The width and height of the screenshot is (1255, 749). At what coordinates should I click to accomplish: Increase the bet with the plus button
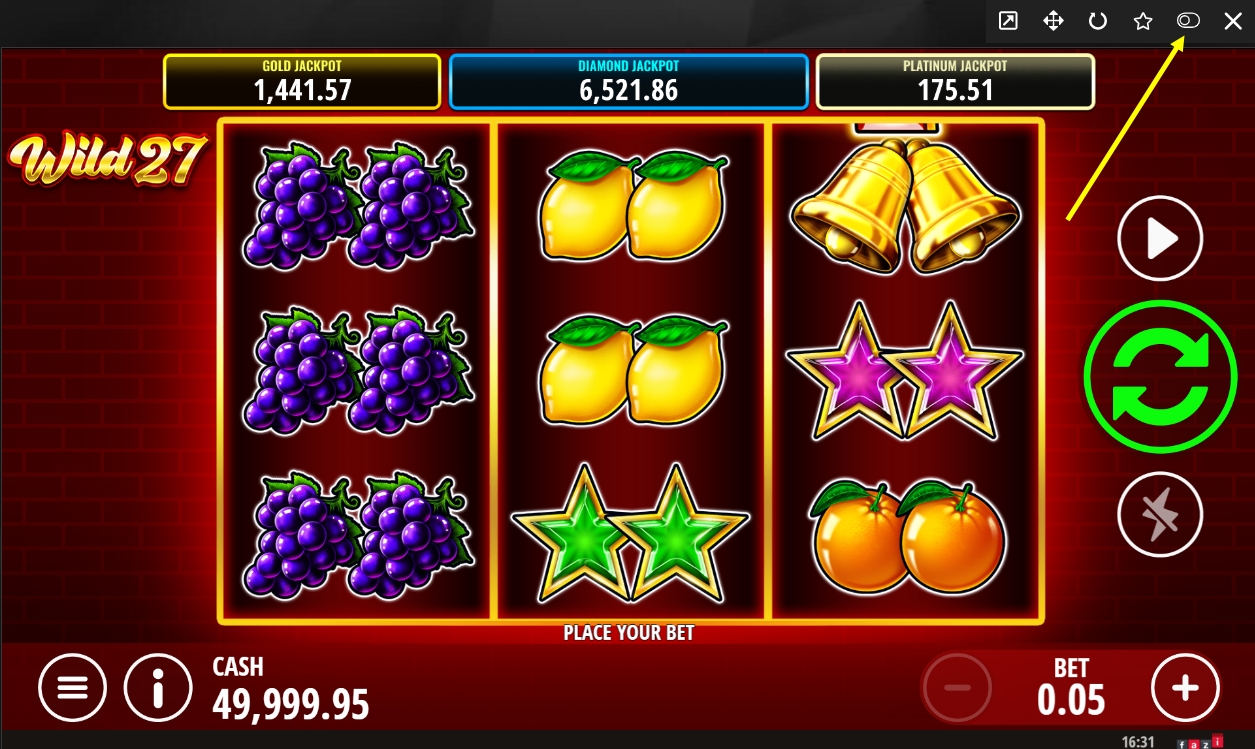[x=1185, y=687]
